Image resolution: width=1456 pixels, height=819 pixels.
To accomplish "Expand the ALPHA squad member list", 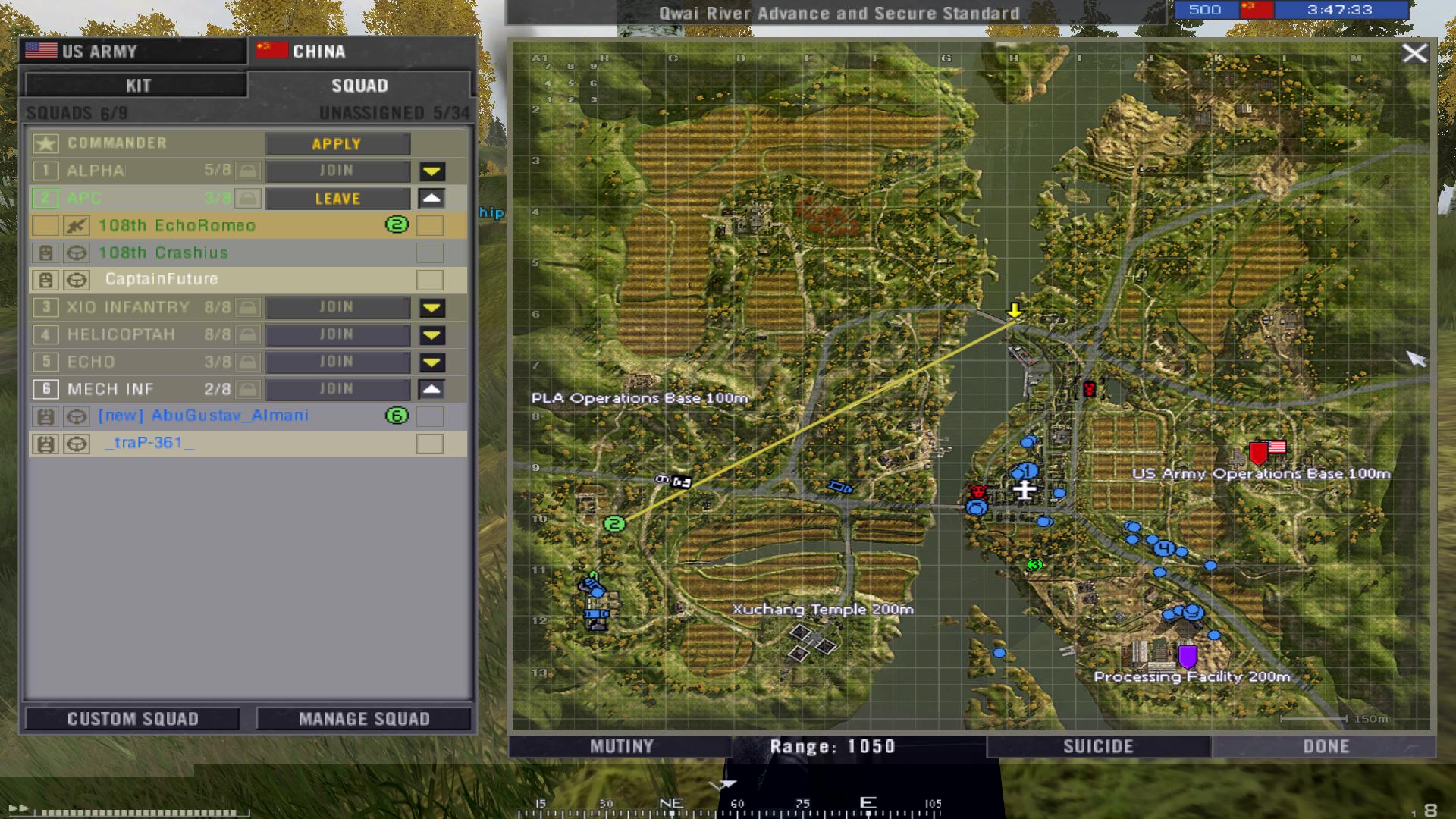I will [432, 171].
